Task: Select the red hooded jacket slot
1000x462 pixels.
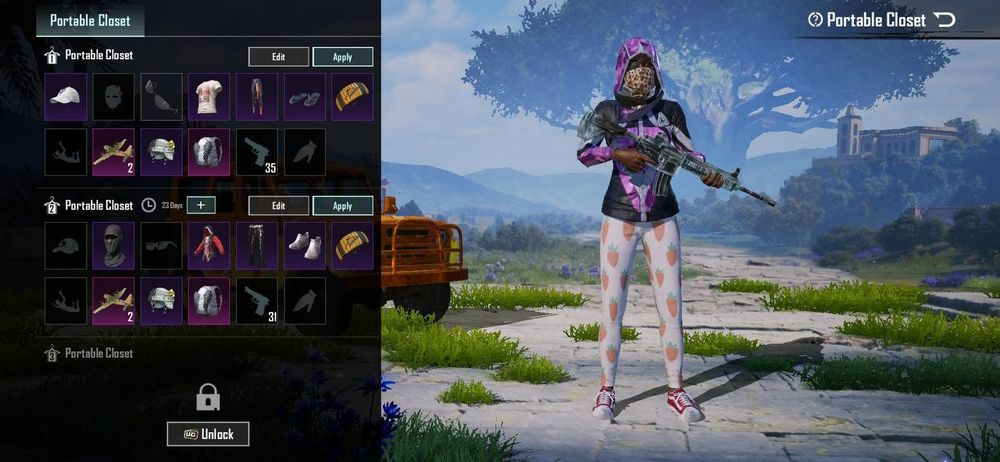Action: [209, 246]
